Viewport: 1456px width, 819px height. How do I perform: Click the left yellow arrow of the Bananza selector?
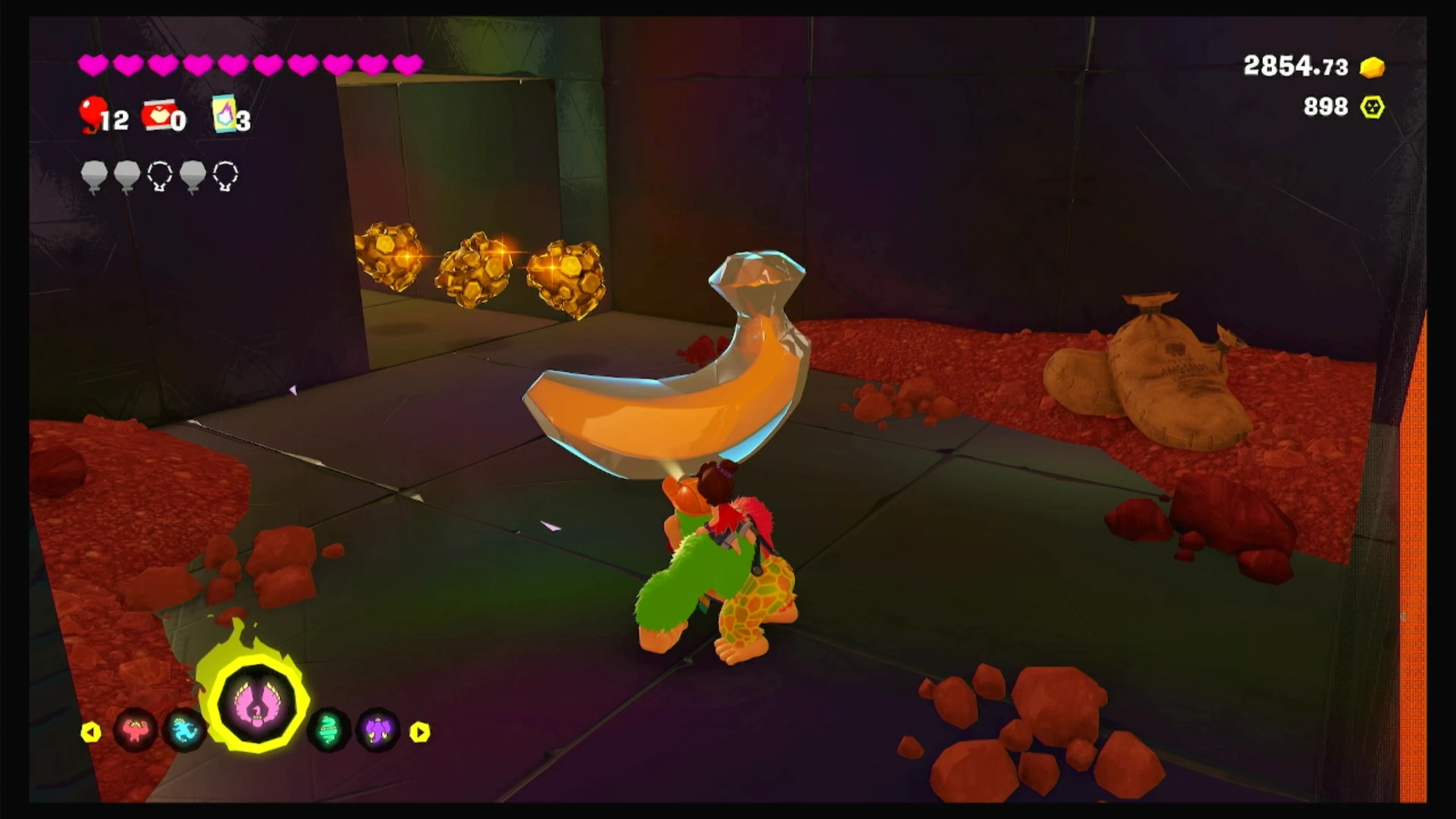(x=91, y=732)
